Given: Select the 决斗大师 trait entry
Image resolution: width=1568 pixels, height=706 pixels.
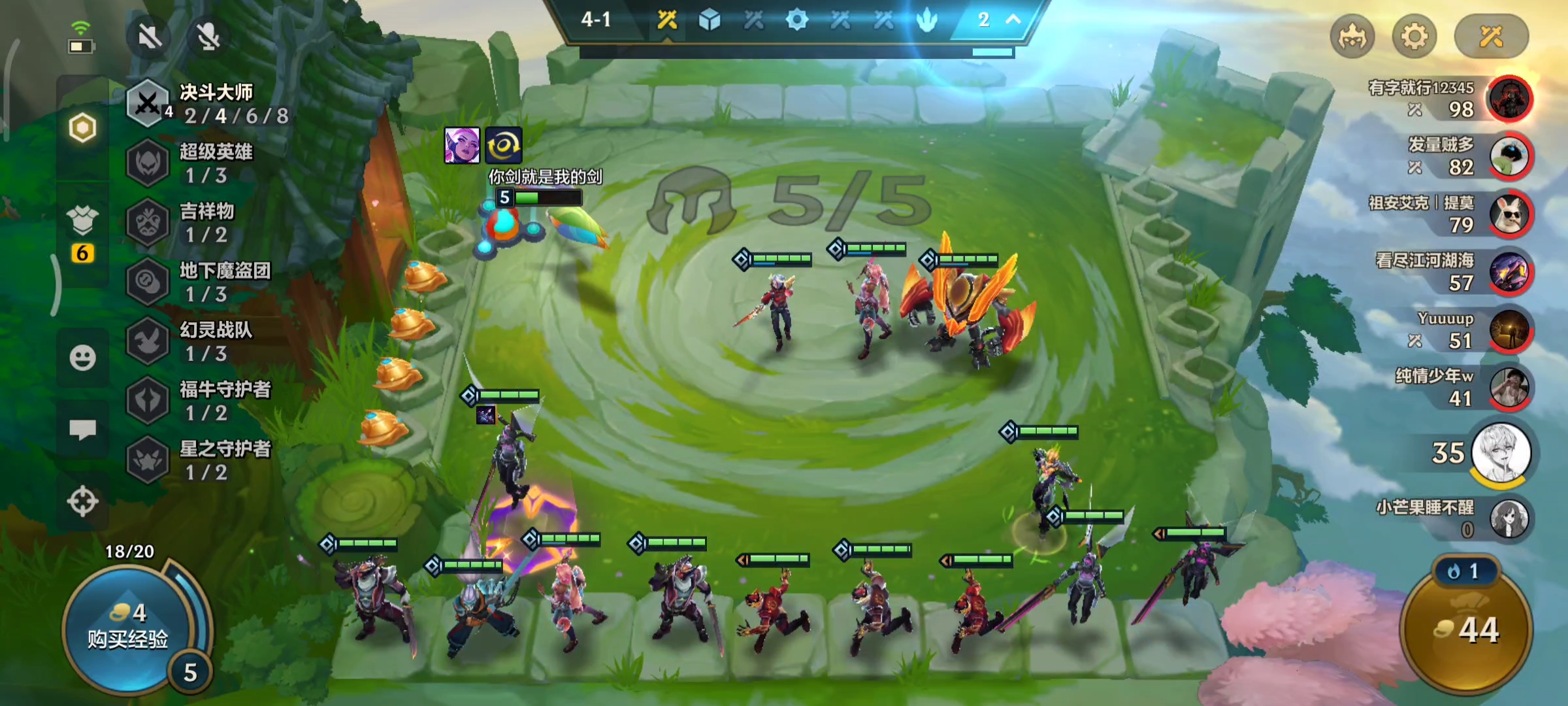Looking at the screenshot, I should pyautogui.click(x=209, y=103).
